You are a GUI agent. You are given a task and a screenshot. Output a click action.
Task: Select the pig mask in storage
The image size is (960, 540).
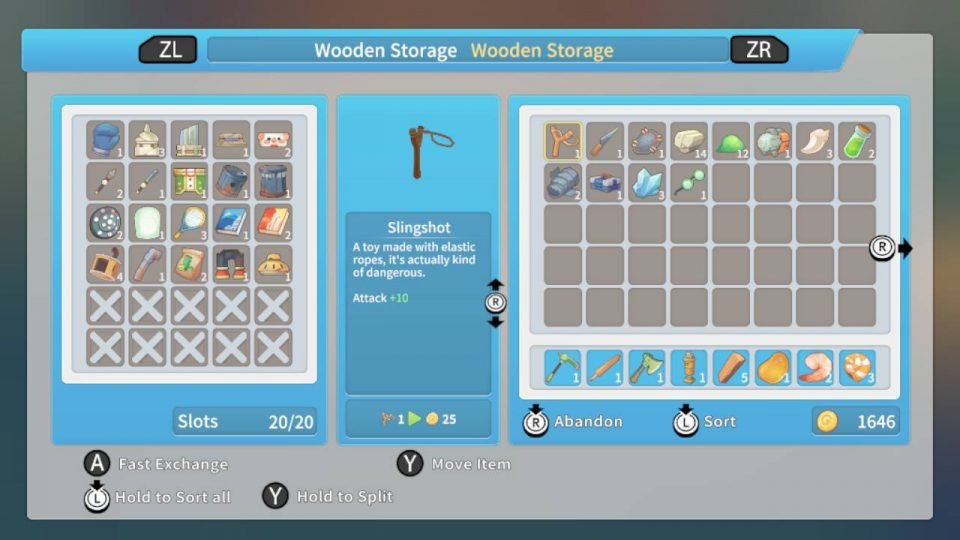(x=273, y=139)
